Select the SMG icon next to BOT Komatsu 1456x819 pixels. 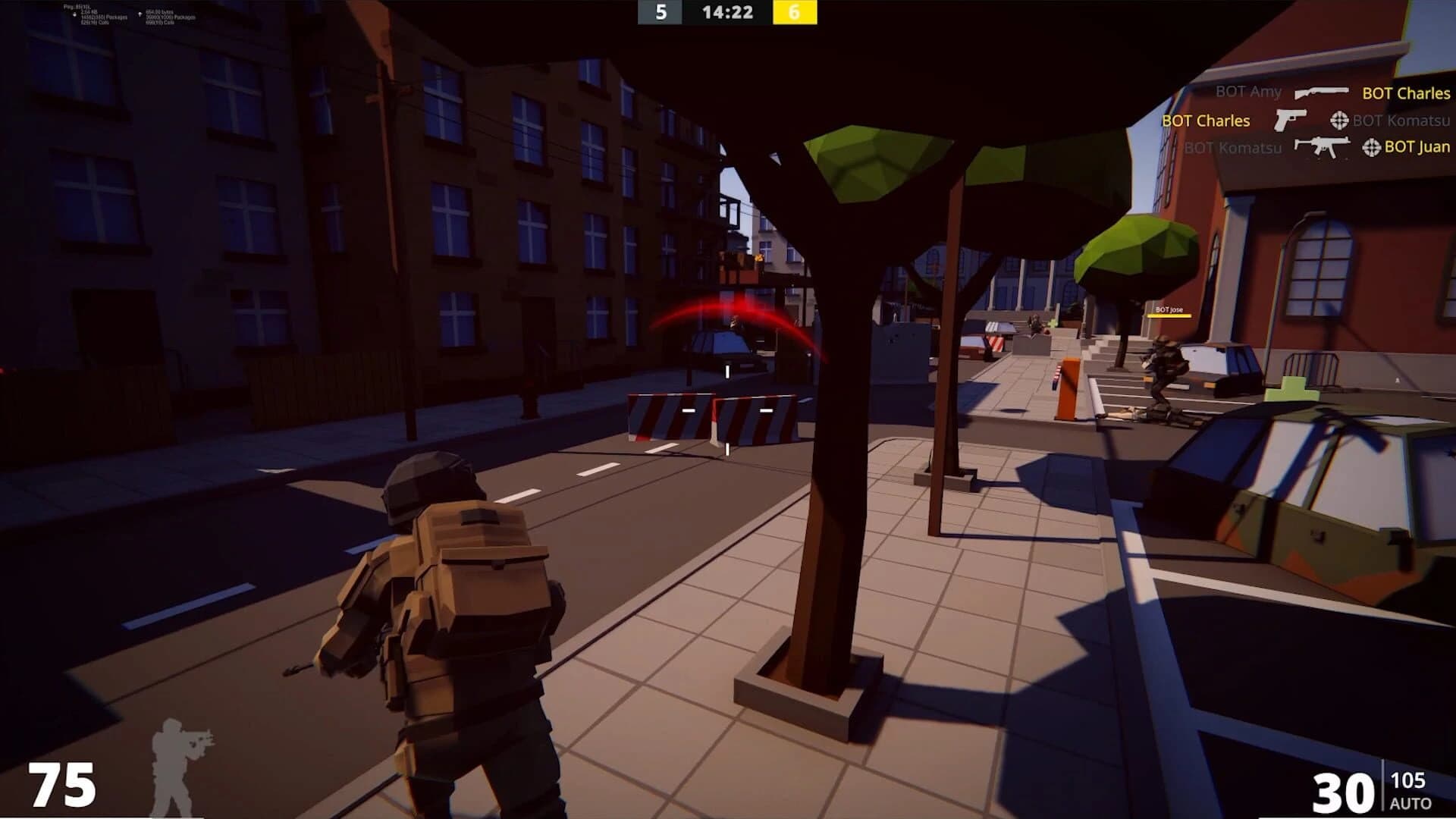(1323, 148)
